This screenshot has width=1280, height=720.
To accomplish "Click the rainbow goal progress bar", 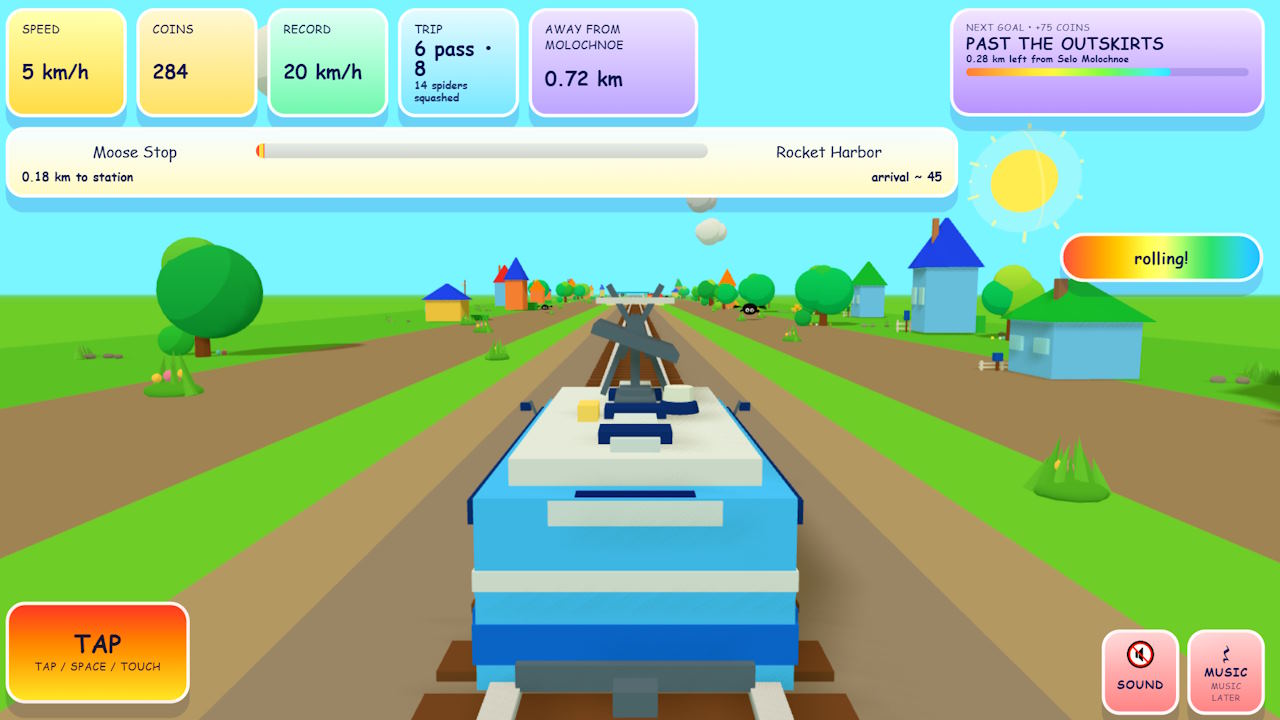I will coord(1106,72).
